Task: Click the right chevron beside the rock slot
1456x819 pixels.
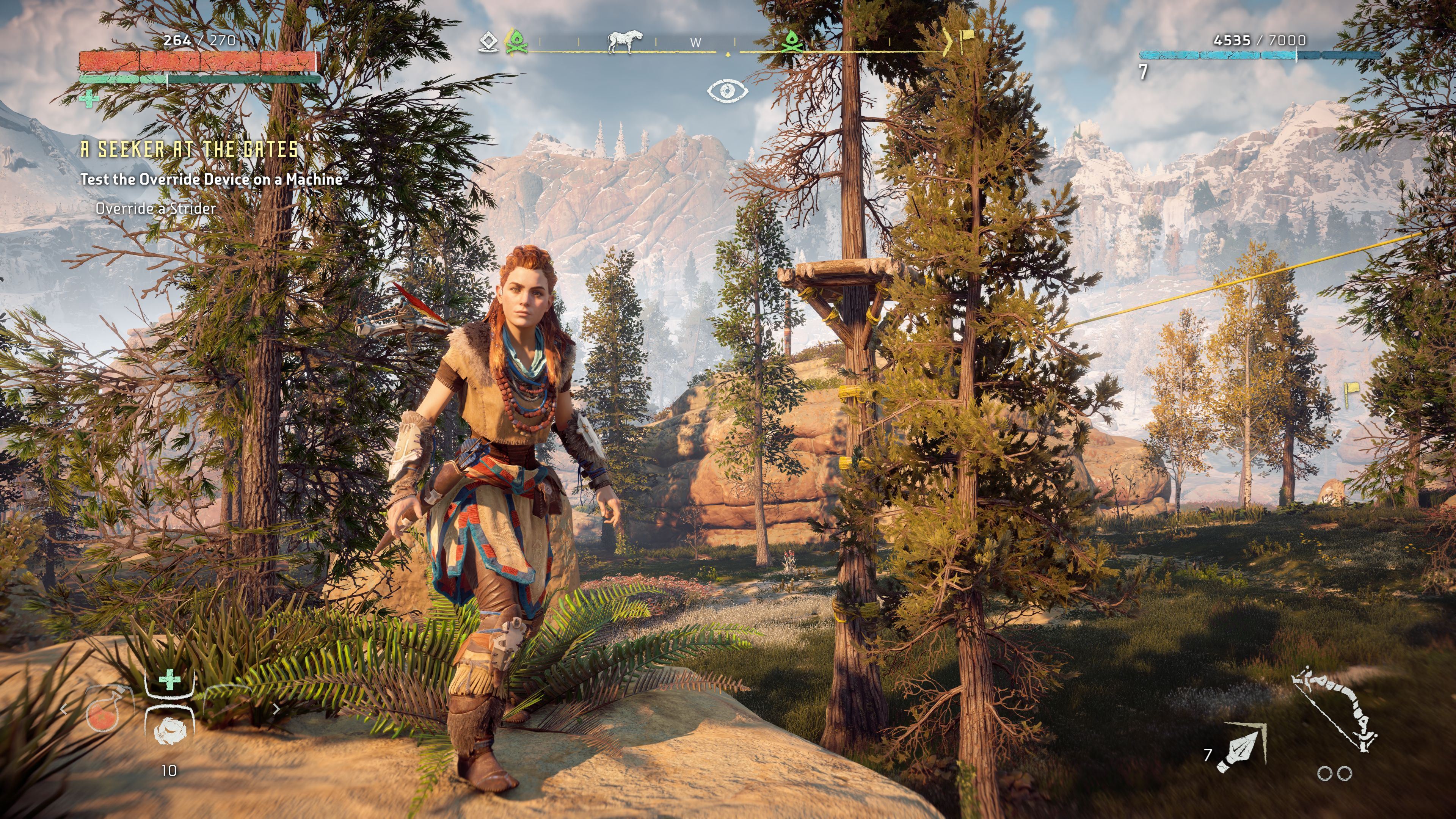Action: pyautogui.click(x=276, y=709)
